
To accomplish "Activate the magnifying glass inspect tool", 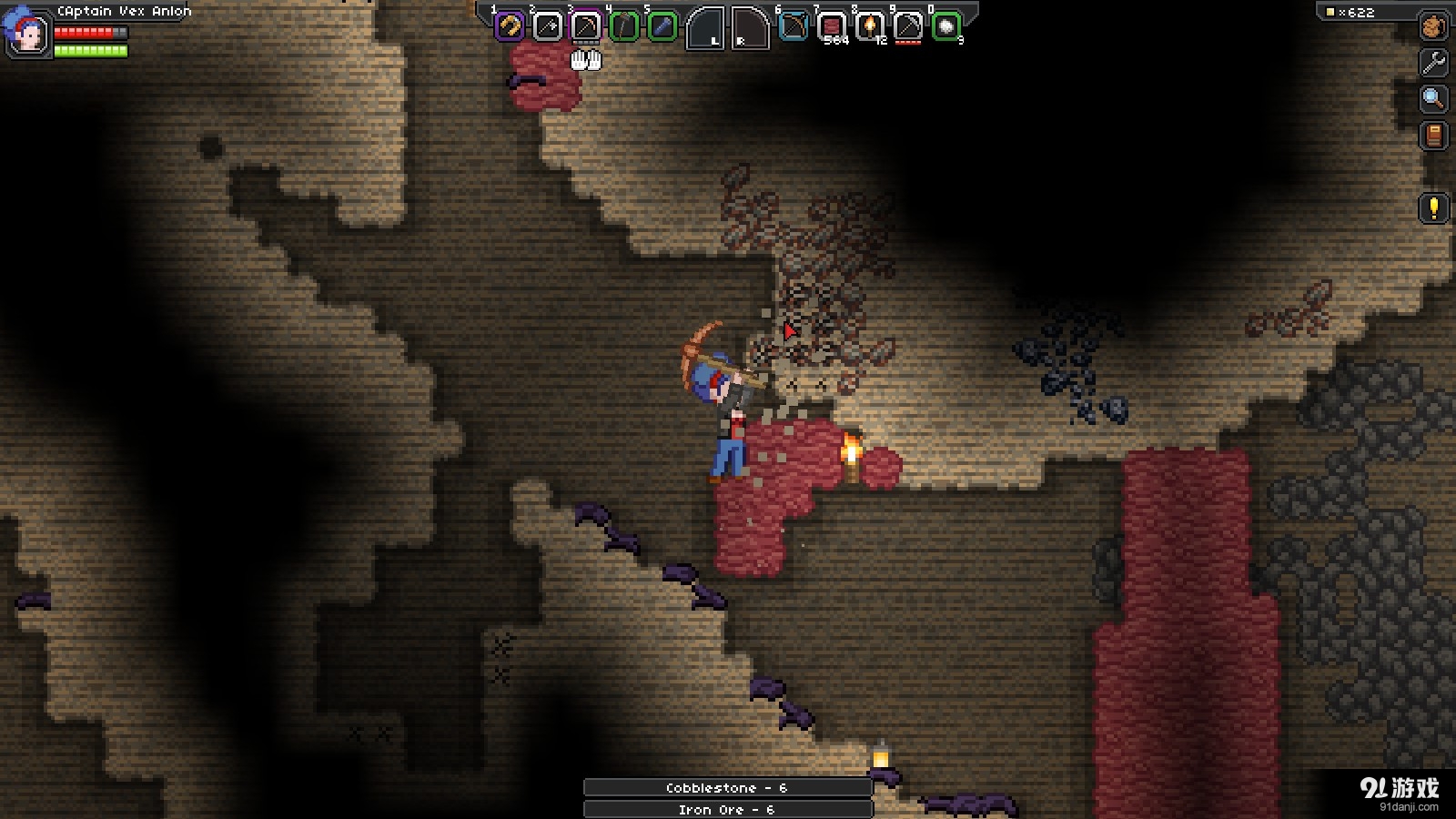I will pyautogui.click(x=1434, y=99).
